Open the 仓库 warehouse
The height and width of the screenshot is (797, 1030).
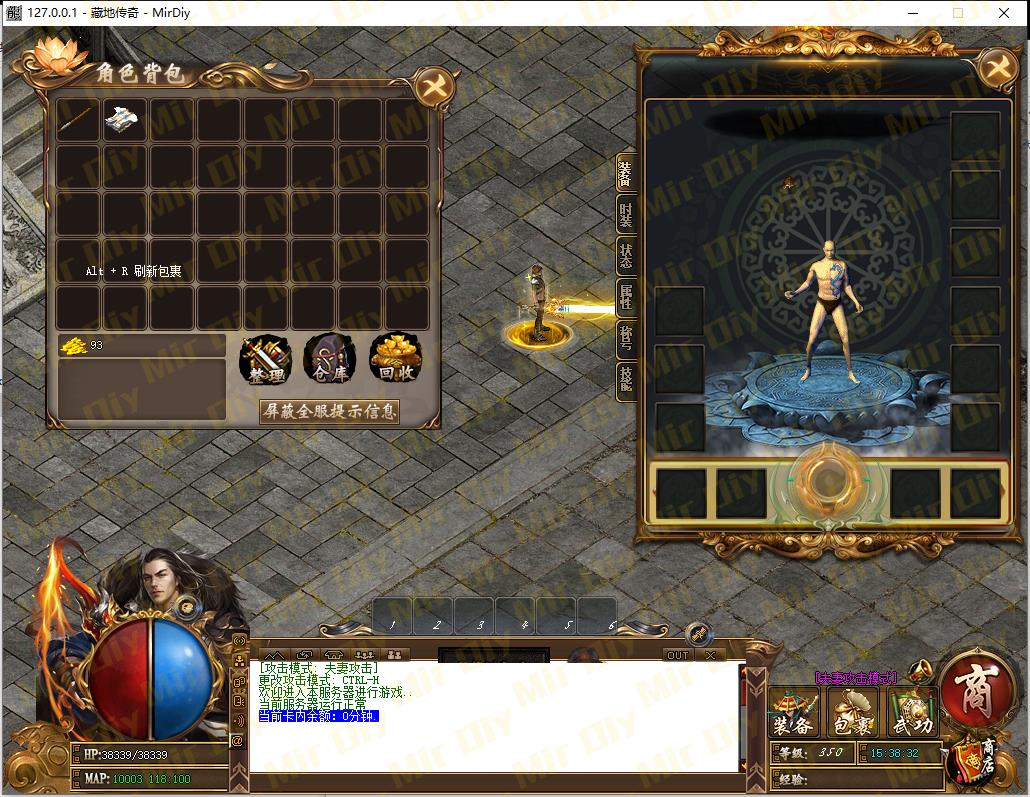(x=330, y=360)
